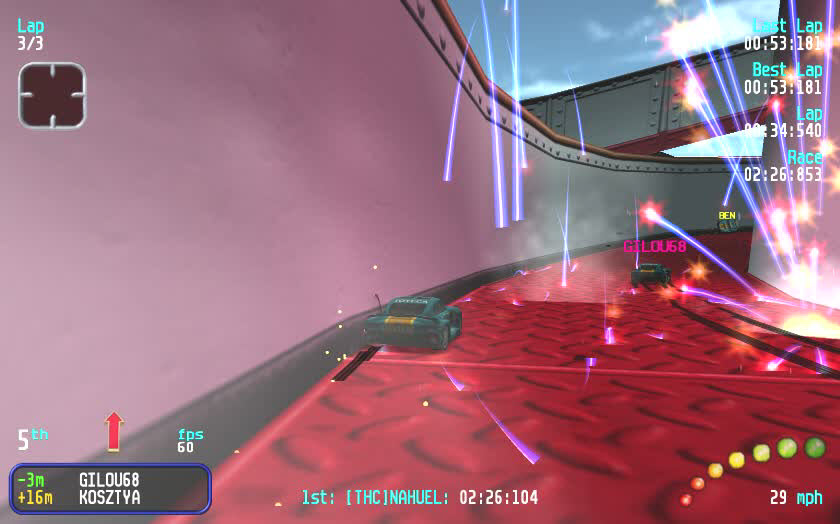Select the yellow BEN name tag
This screenshot has width=840, height=524.
[x=727, y=215]
